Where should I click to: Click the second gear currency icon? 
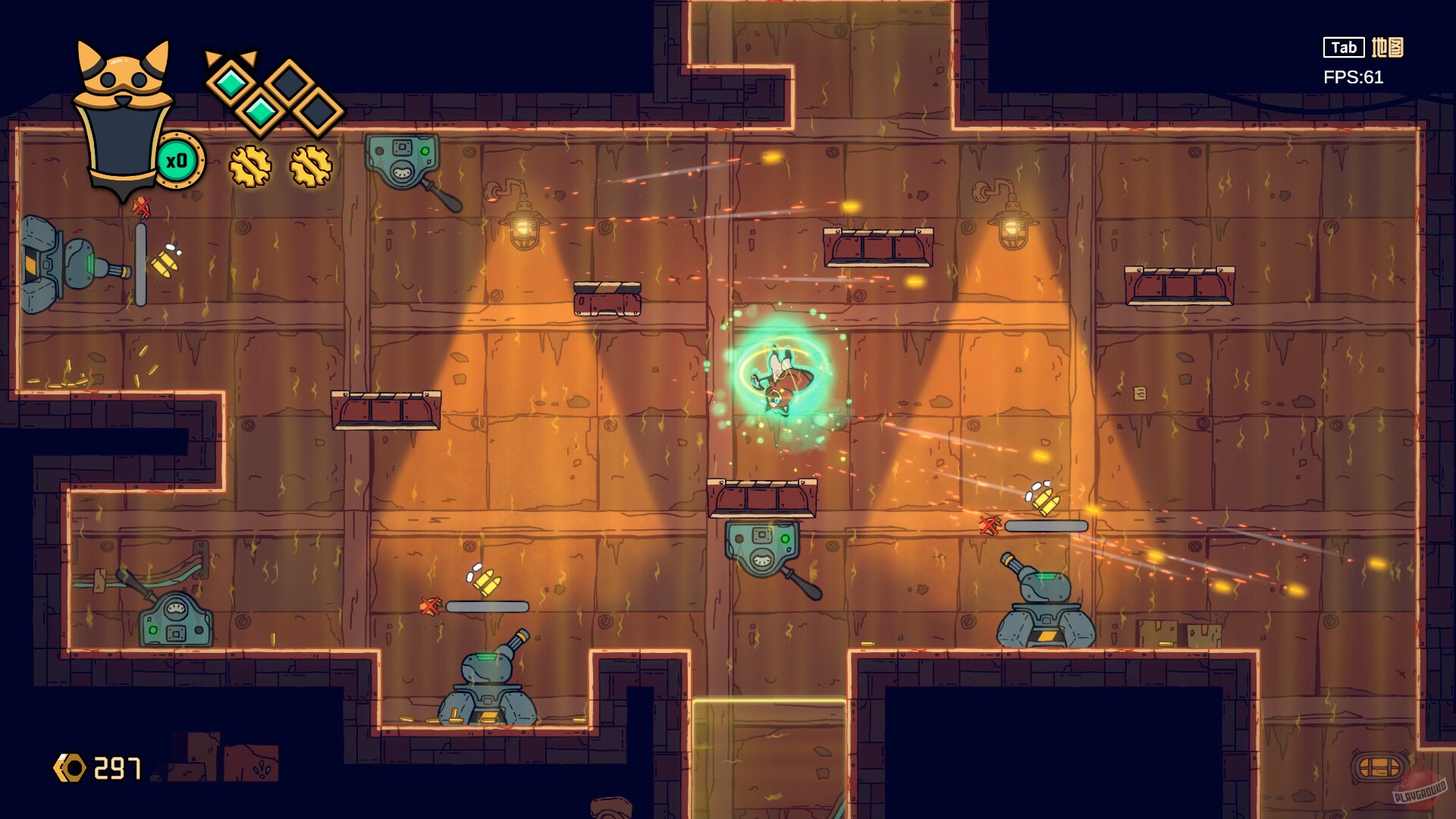tap(311, 165)
